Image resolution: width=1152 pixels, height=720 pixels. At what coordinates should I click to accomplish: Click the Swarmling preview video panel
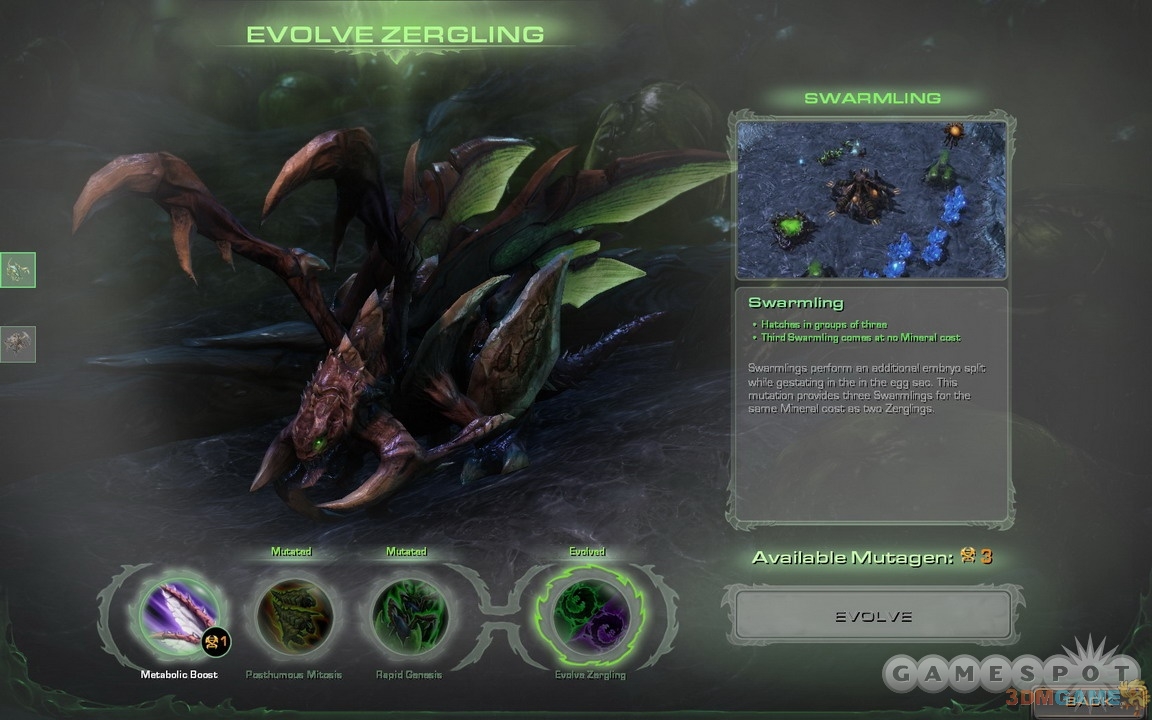click(871, 200)
